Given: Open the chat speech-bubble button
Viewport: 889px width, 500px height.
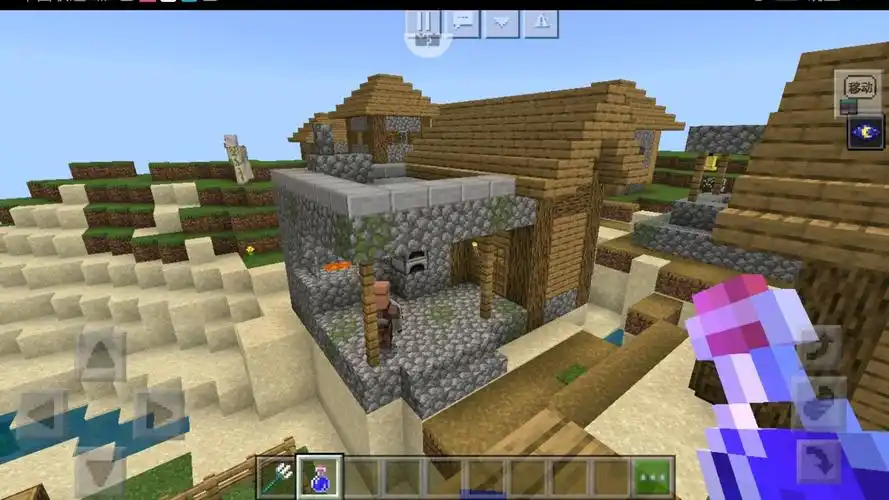Looking at the screenshot, I should (x=464, y=21).
